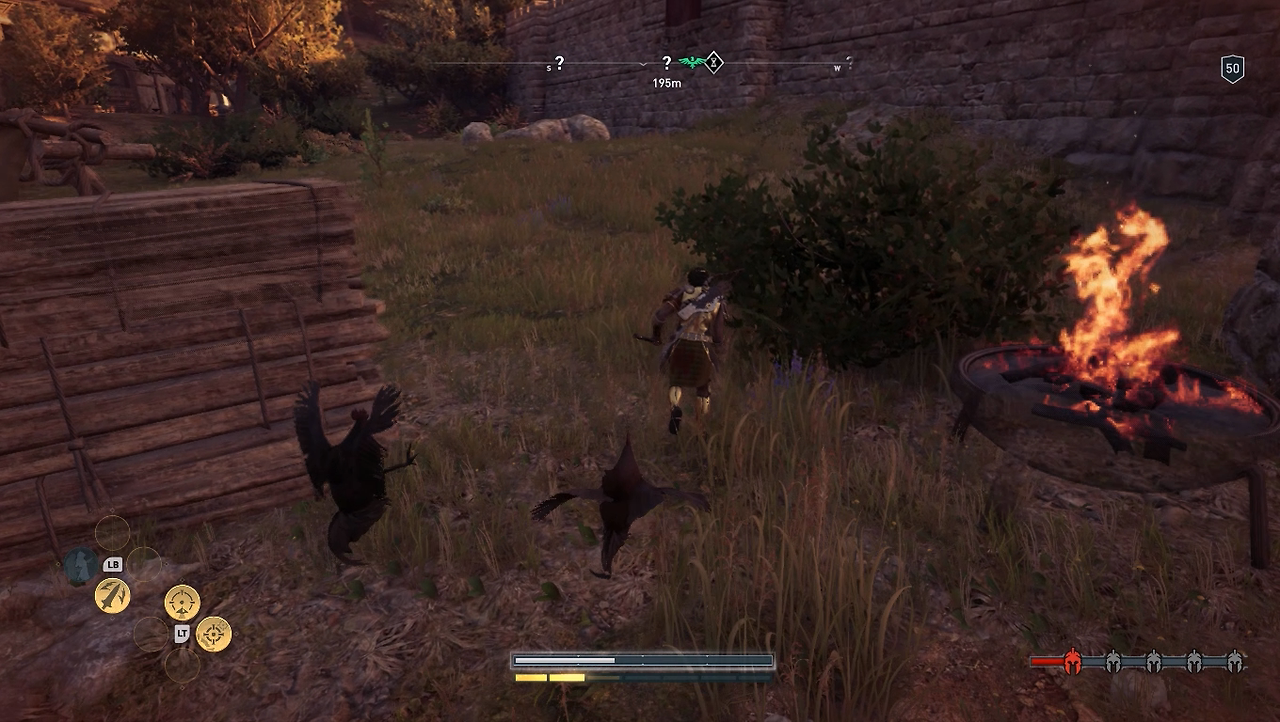Select the hooded figure ability icon
Image resolution: width=1280 pixels, height=722 pixels.
80,567
